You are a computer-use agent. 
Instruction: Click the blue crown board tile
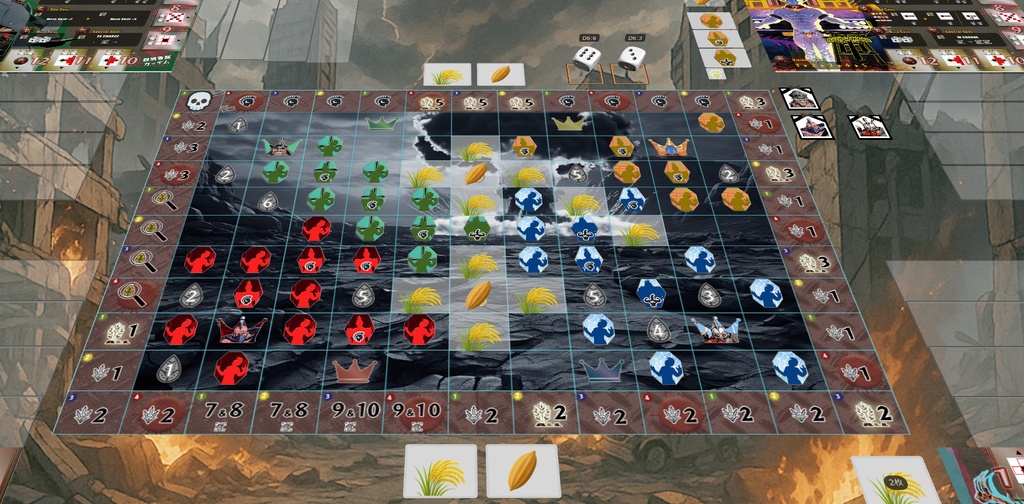(x=600, y=369)
